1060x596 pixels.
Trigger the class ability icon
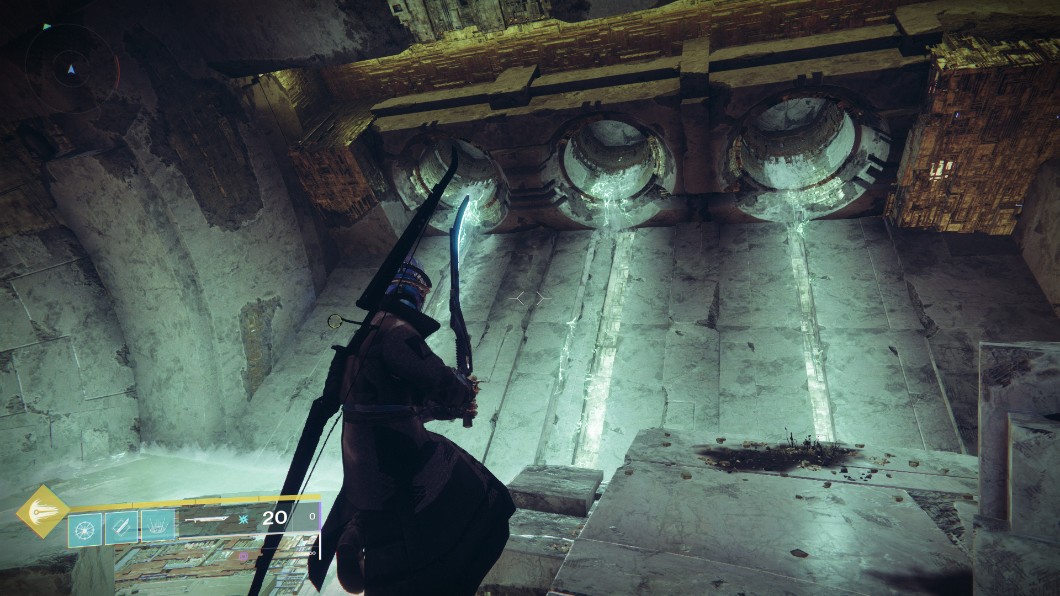[x=158, y=526]
